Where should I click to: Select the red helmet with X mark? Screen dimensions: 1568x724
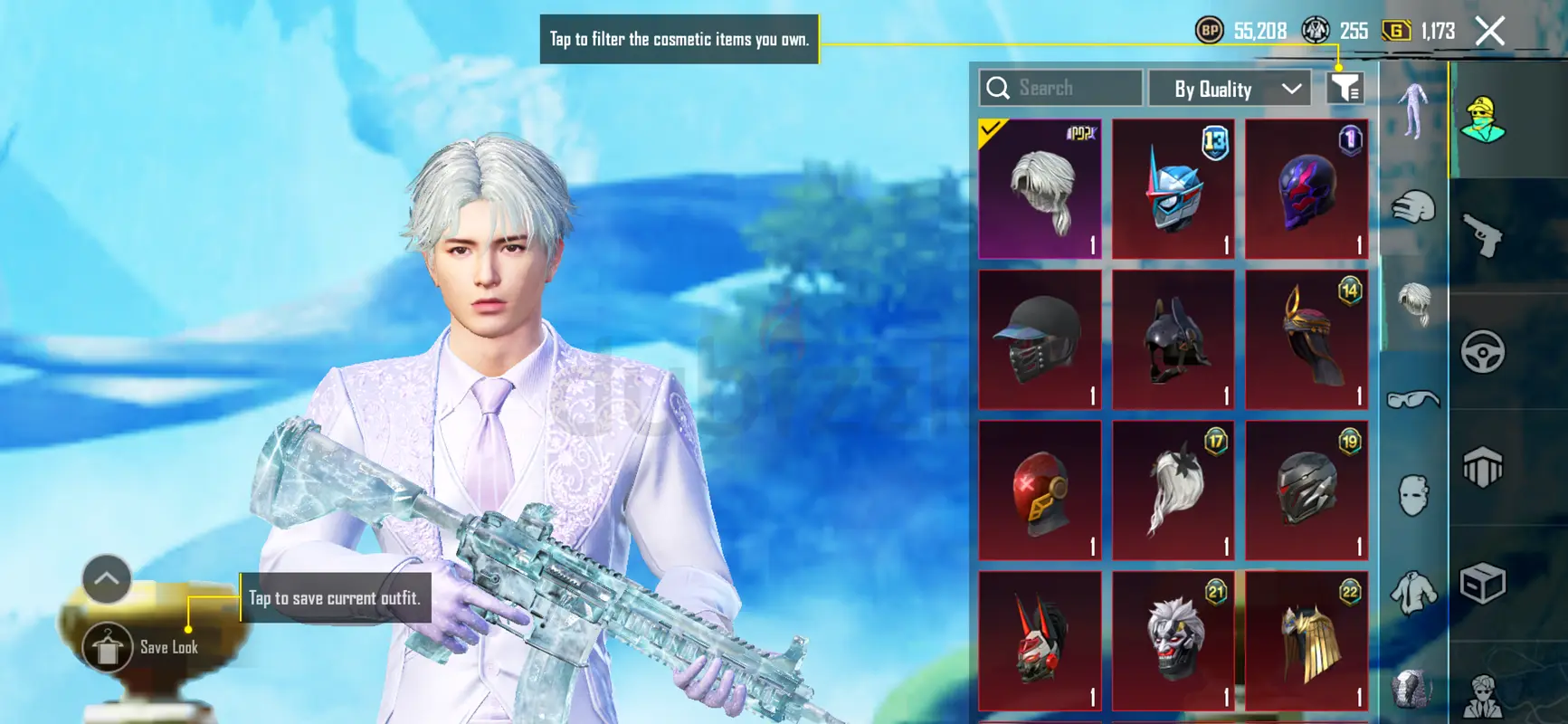(x=1040, y=490)
